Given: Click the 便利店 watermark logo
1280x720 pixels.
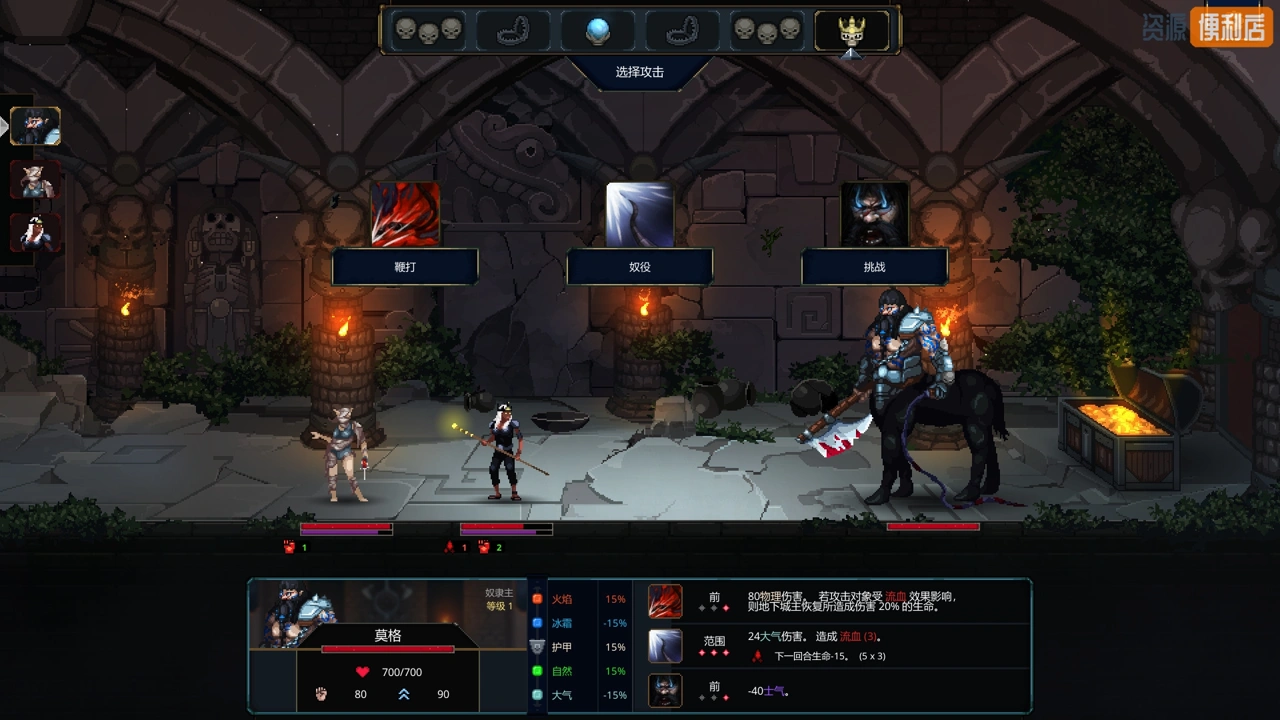Looking at the screenshot, I should (x=1231, y=26).
